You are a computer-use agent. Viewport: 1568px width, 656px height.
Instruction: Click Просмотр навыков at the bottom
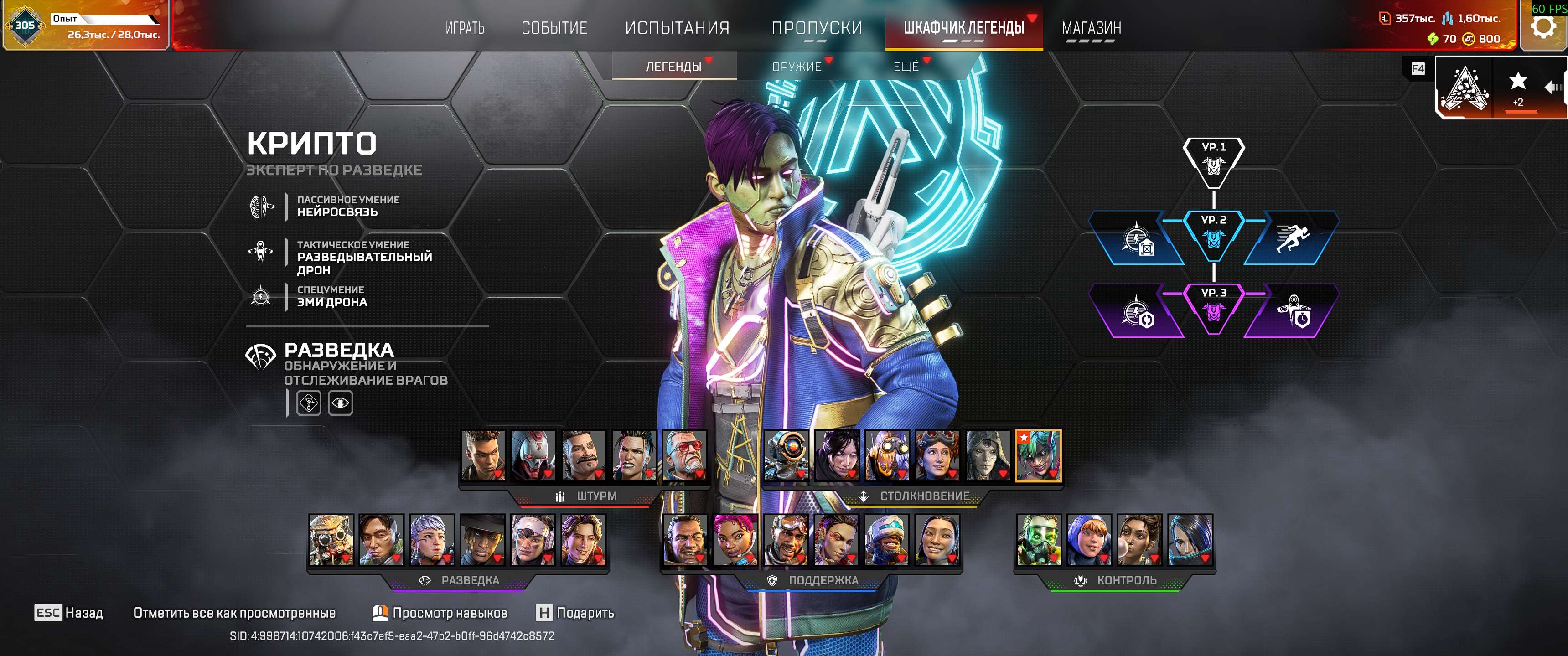pos(452,613)
